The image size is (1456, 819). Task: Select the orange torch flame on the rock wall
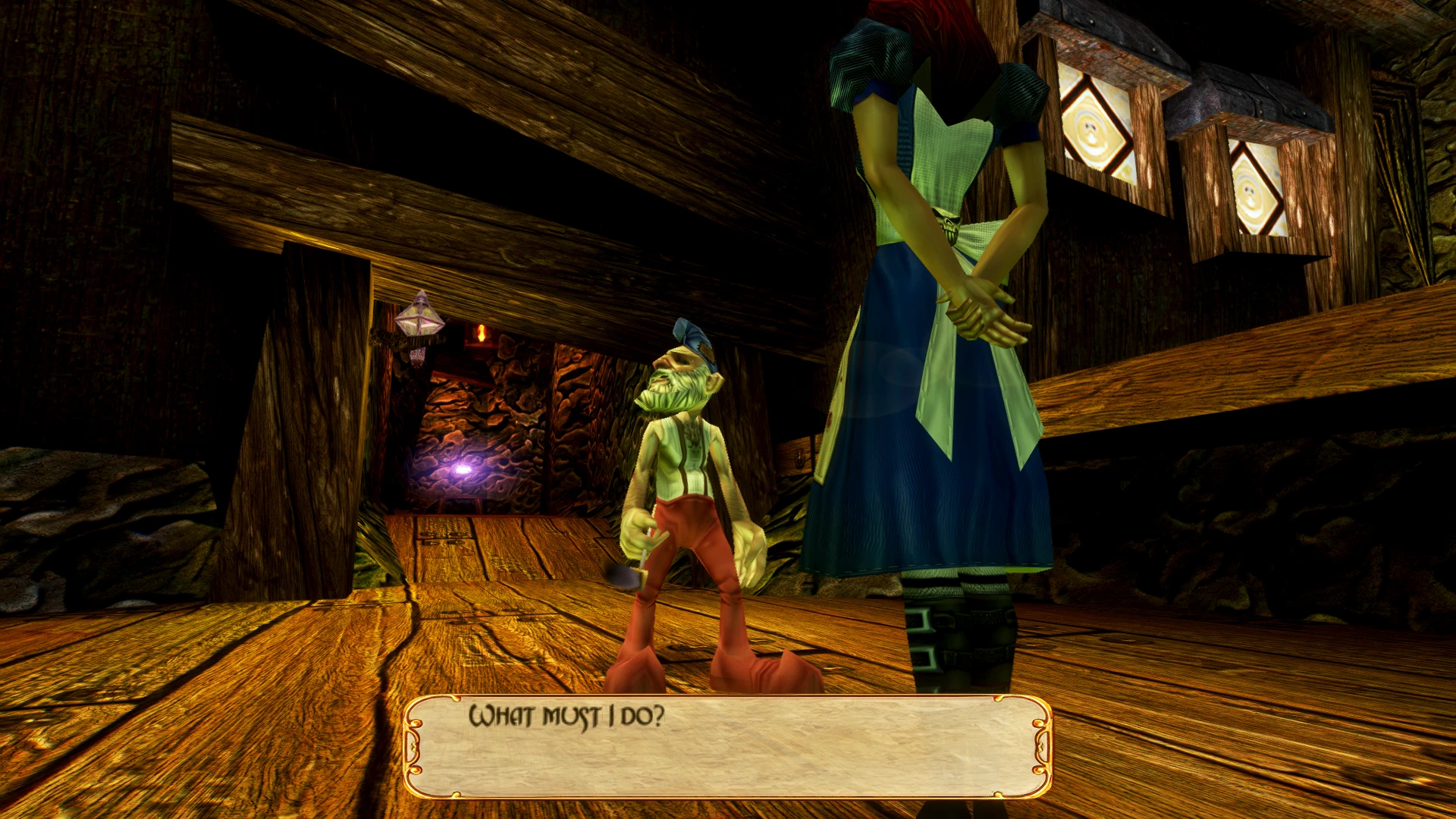pyautogui.click(x=483, y=331)
